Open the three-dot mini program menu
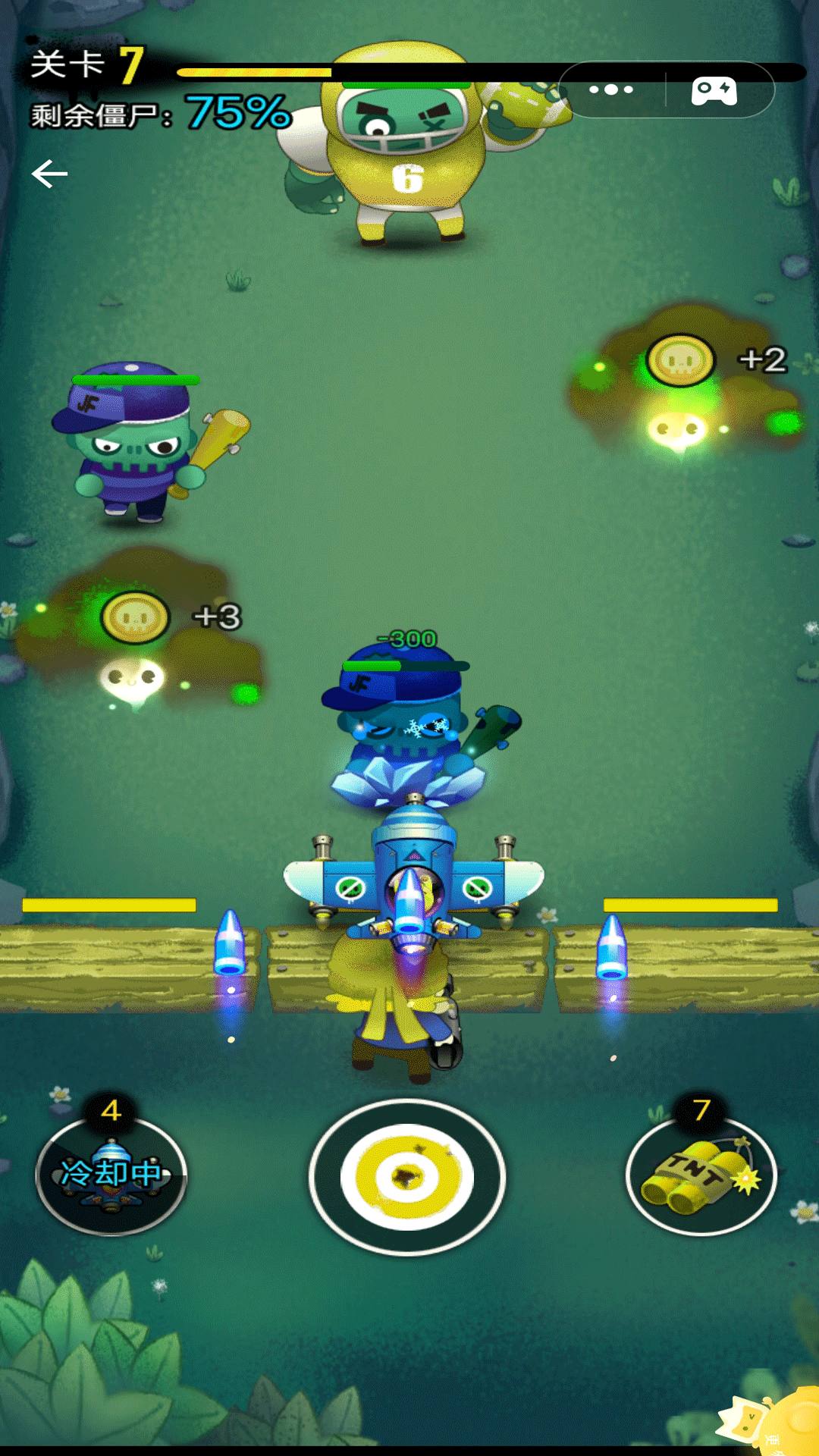The width and height of the screenshot is (819, 1456). click(x=611, y=89)
